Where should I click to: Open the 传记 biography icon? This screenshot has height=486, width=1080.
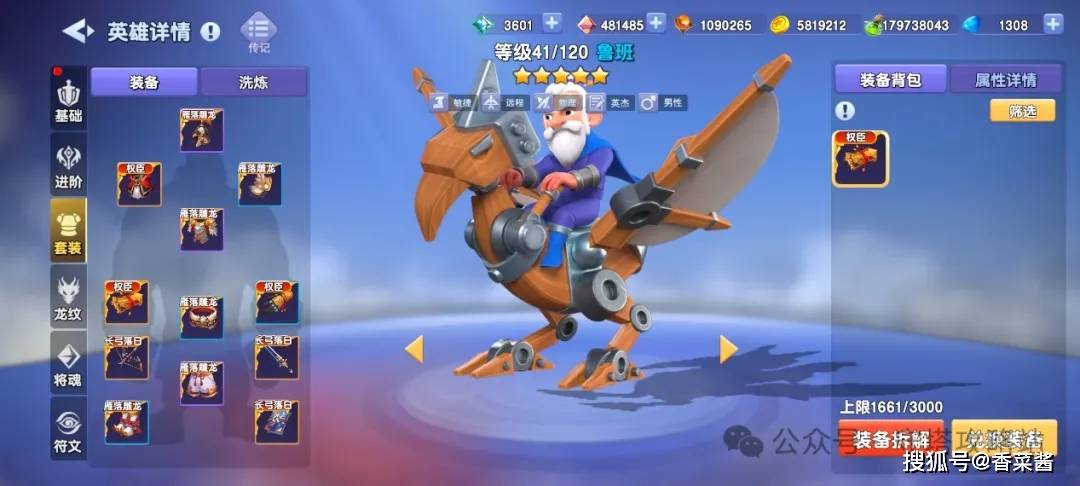click(259, 31)
